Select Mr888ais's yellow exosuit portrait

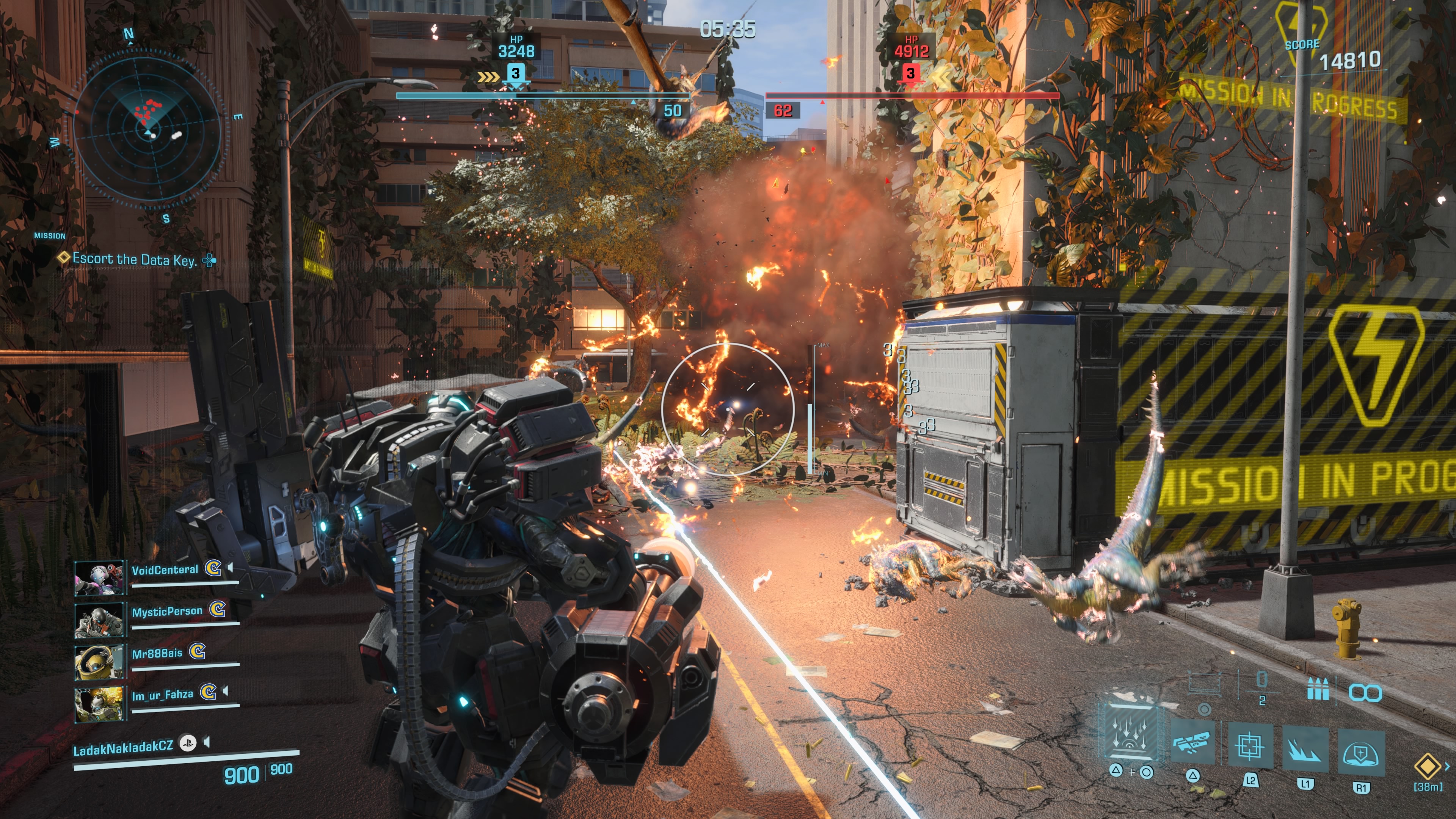click(99, 661)
